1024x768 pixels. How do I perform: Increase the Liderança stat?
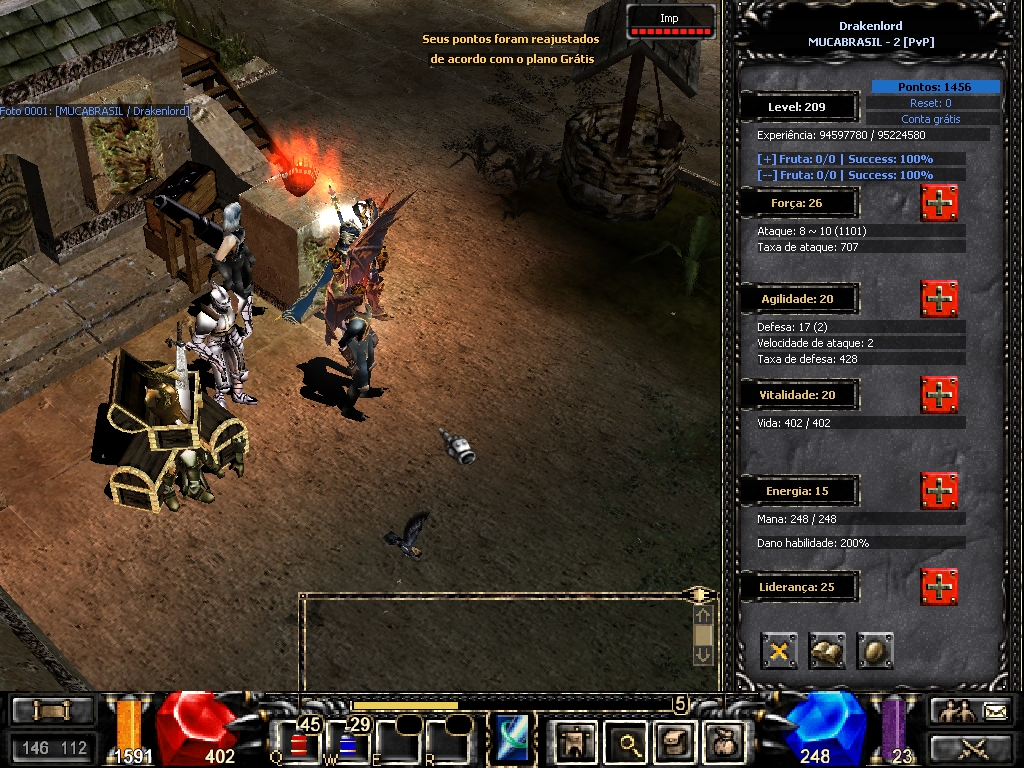[x=939, y=586]
